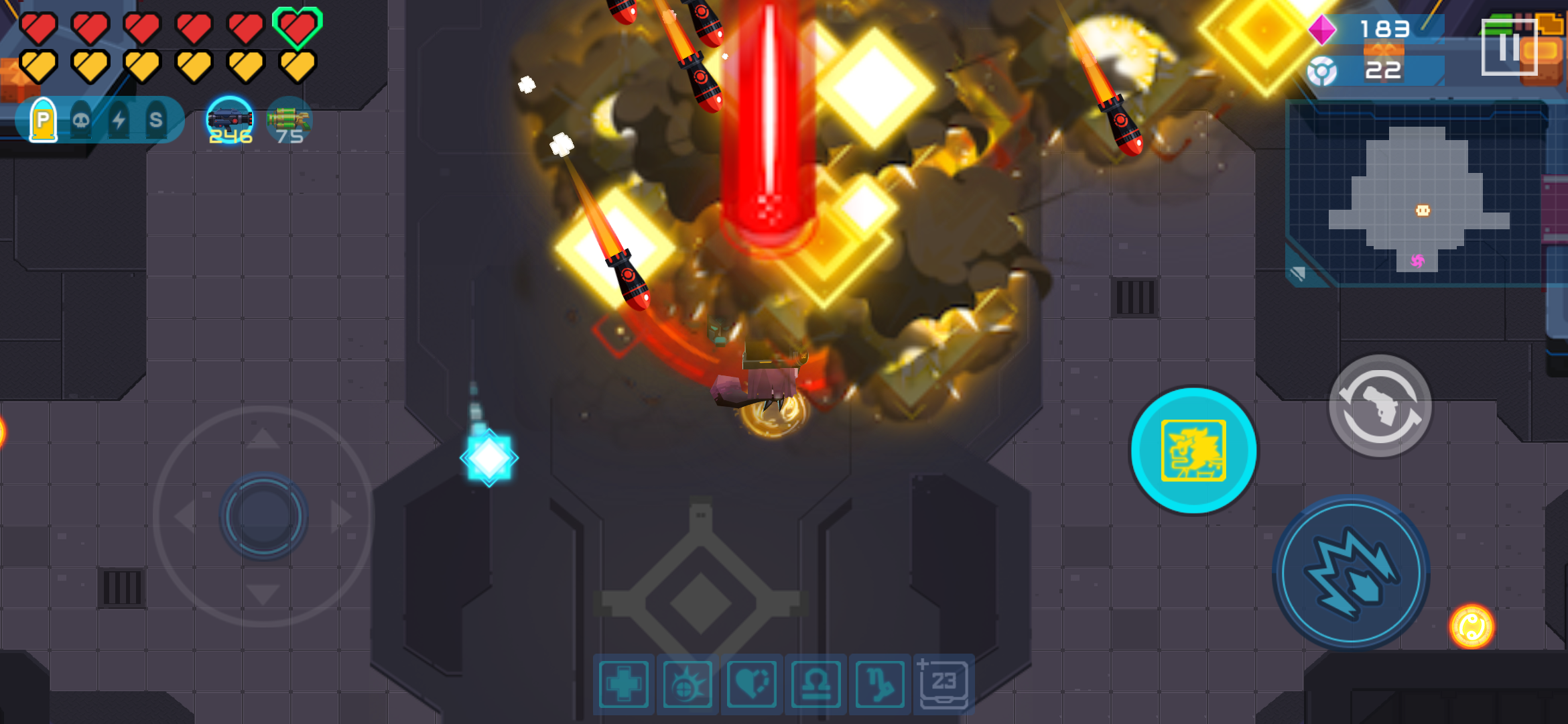Activate the broken heart item in the hotbar
This screenshot has height=724, width=1568.
click(750, 684)
